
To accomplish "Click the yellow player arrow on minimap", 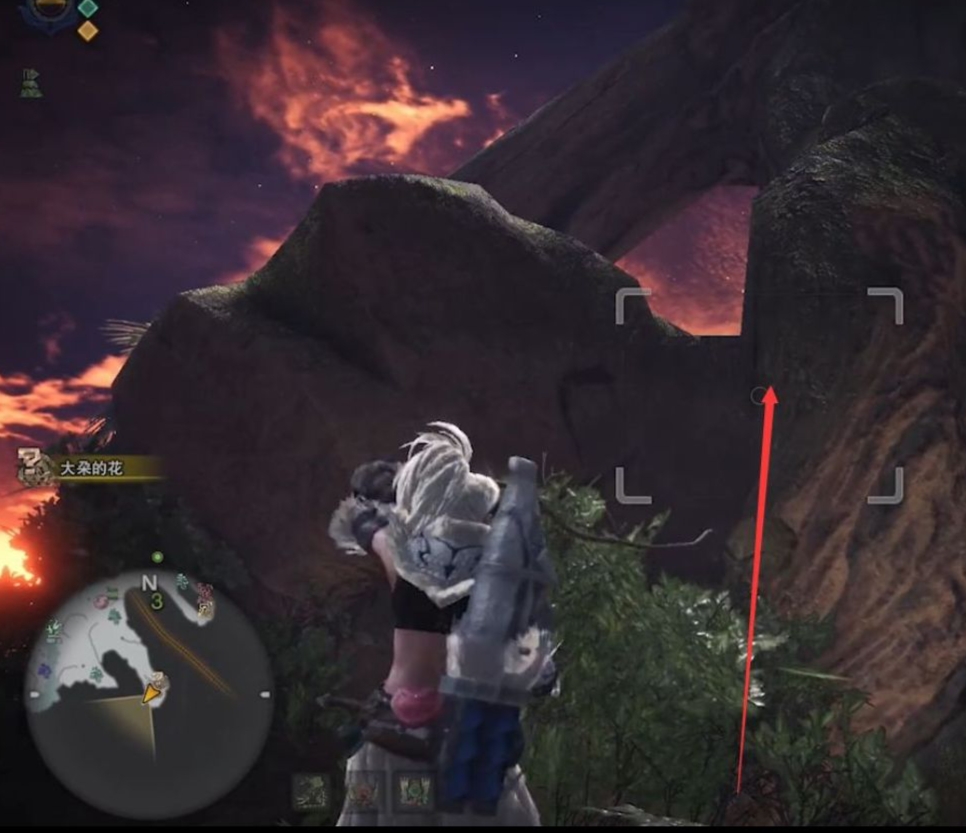I will 152,692.
